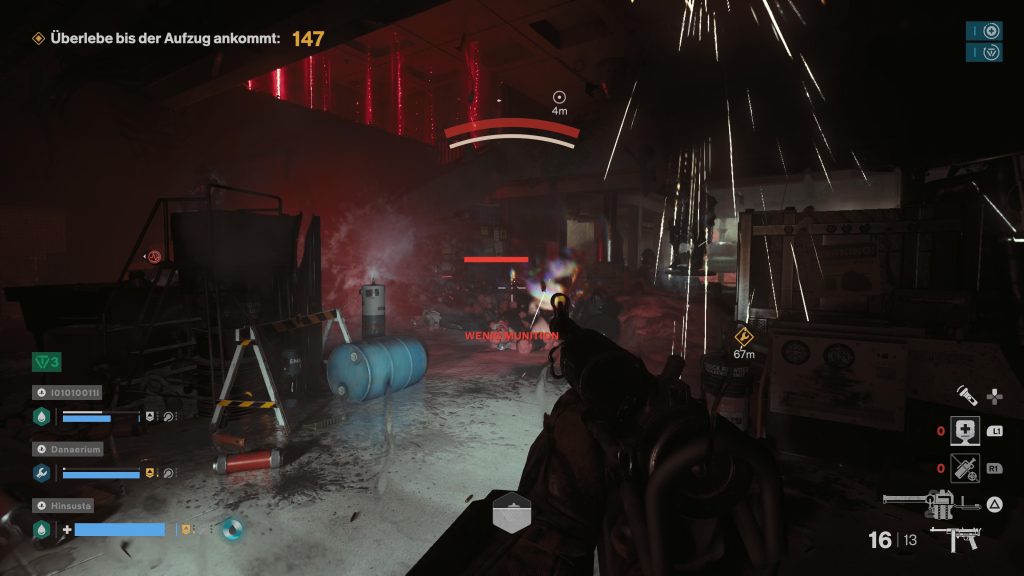Image resolution: width=1024 pixels, height=576 pixels.
Task: Click the hexagonal icon at bottom center
Action: pyautogui.click(x=512, y=512)
